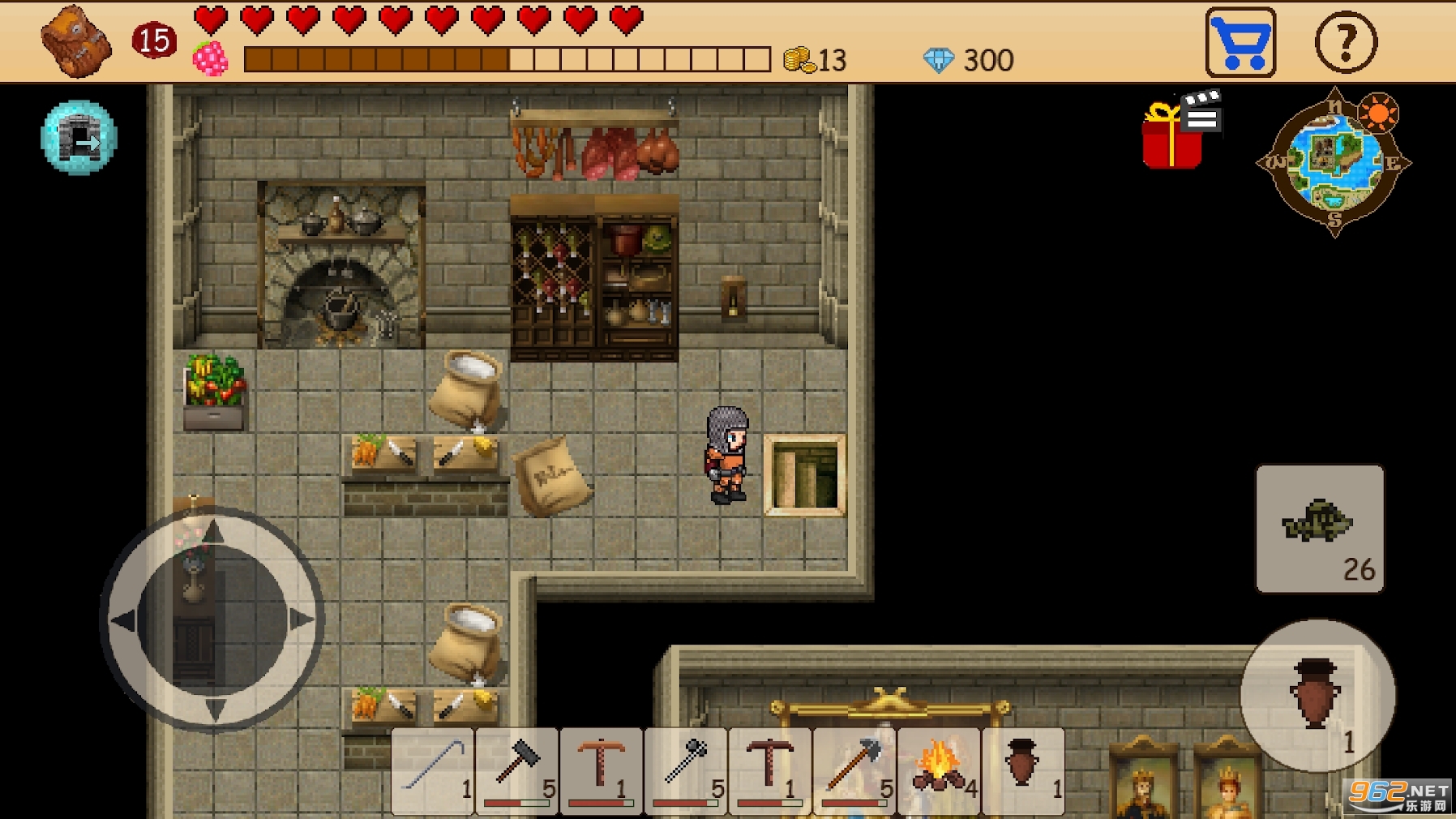
Task: Tap the diamond counter showing 300
Action: pos(969,59)
